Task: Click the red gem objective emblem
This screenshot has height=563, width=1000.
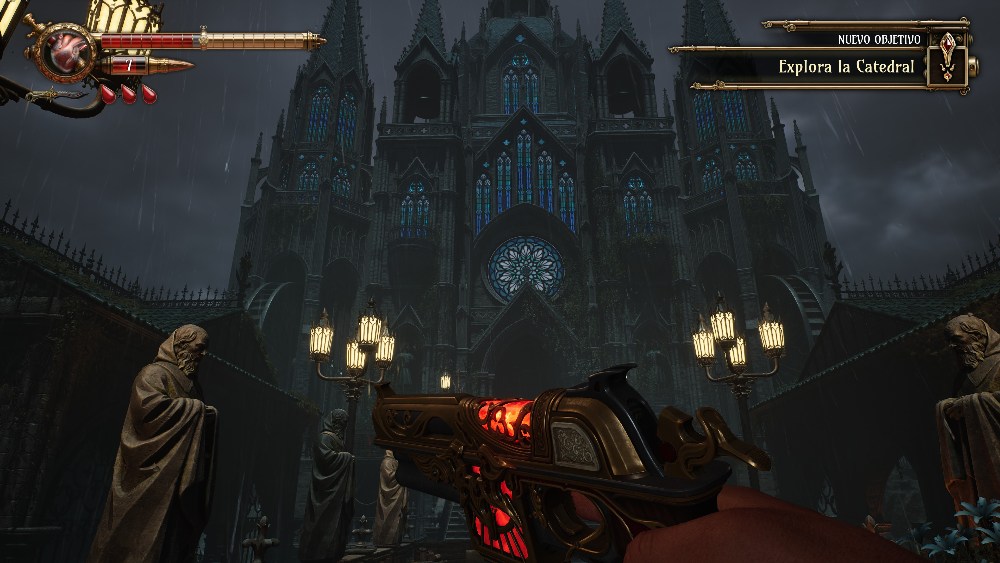Action: (x=947, y=61)
